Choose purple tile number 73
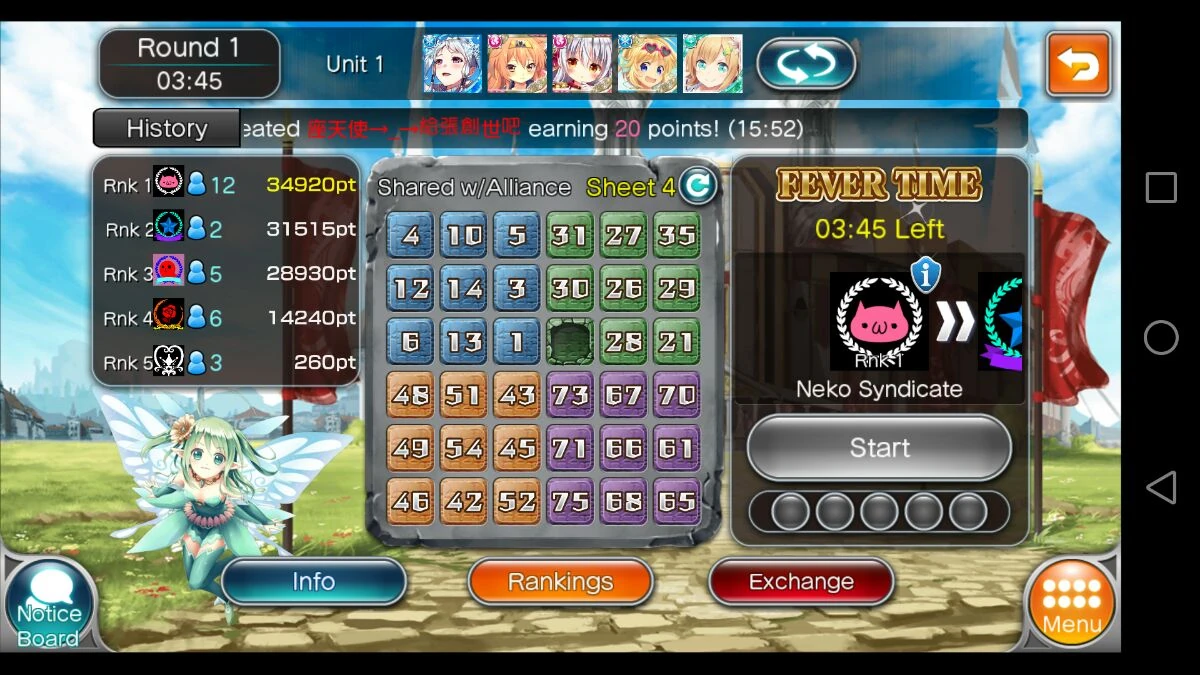This screenshot has height=675, width=1200. click(570, 395)
